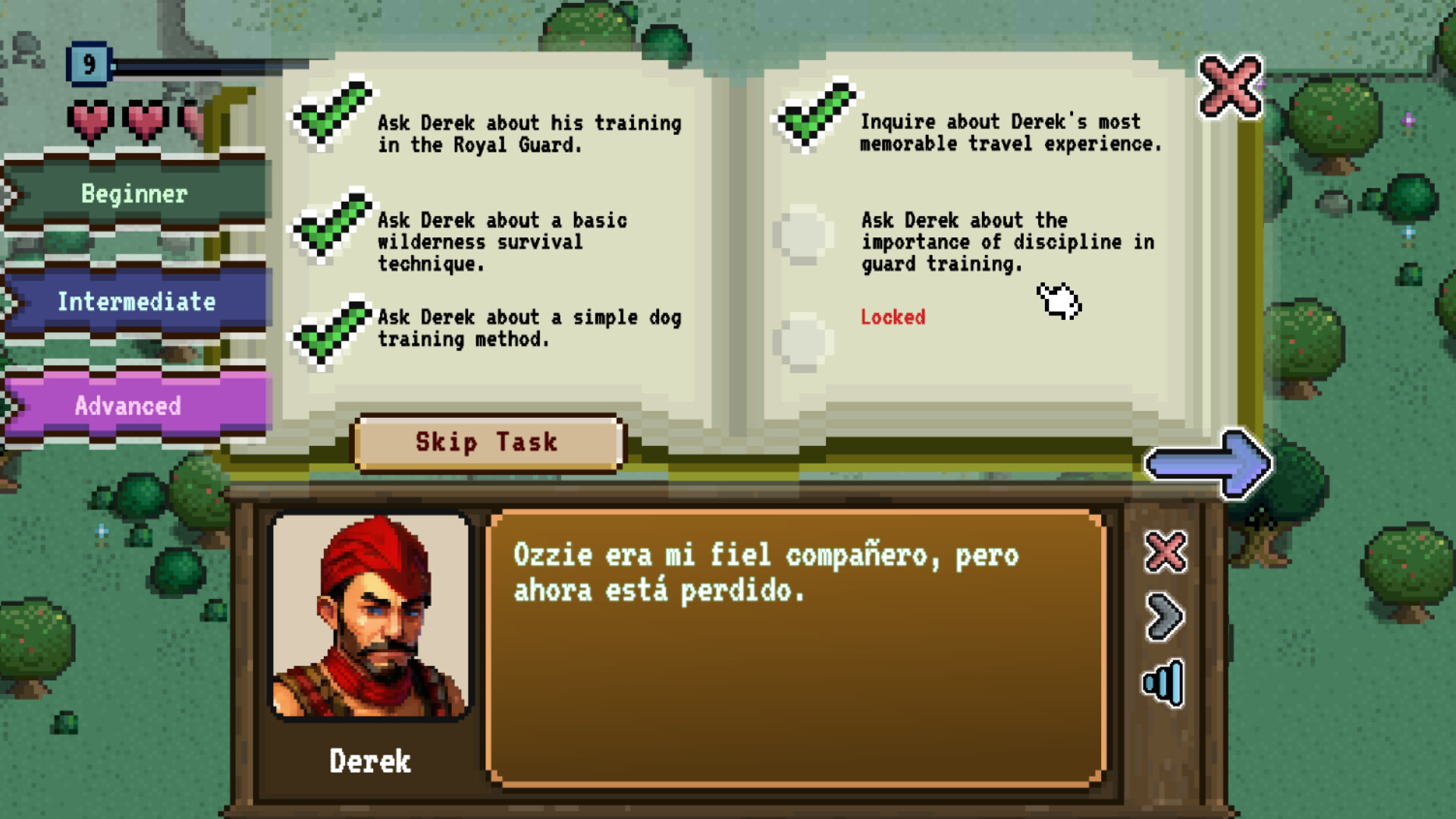
Task: Open the Advanced difficulty level
Action: tap(127, 406)
